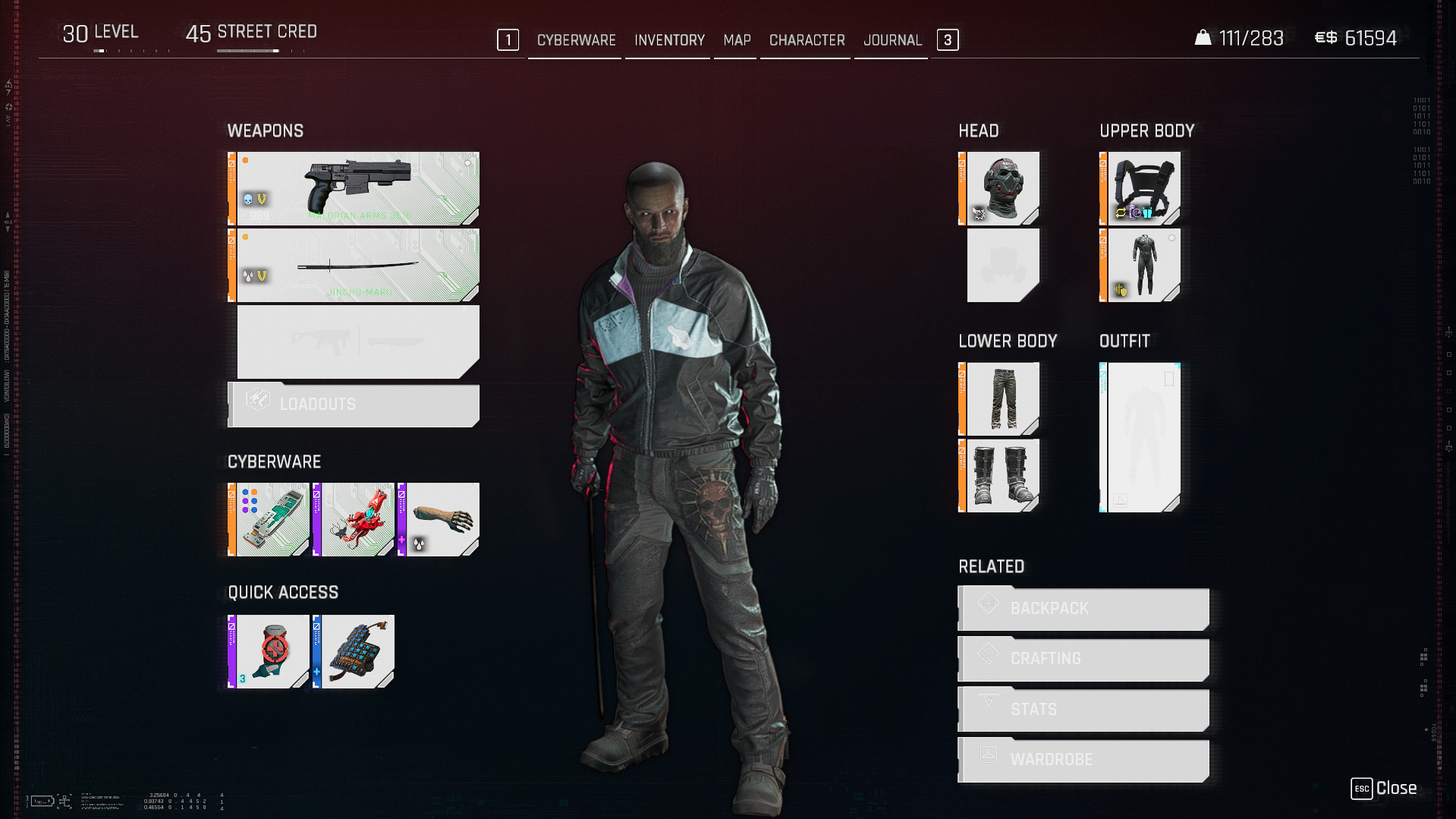
Task: Open the Loadouts panel
Action: (x=354, y=405)
